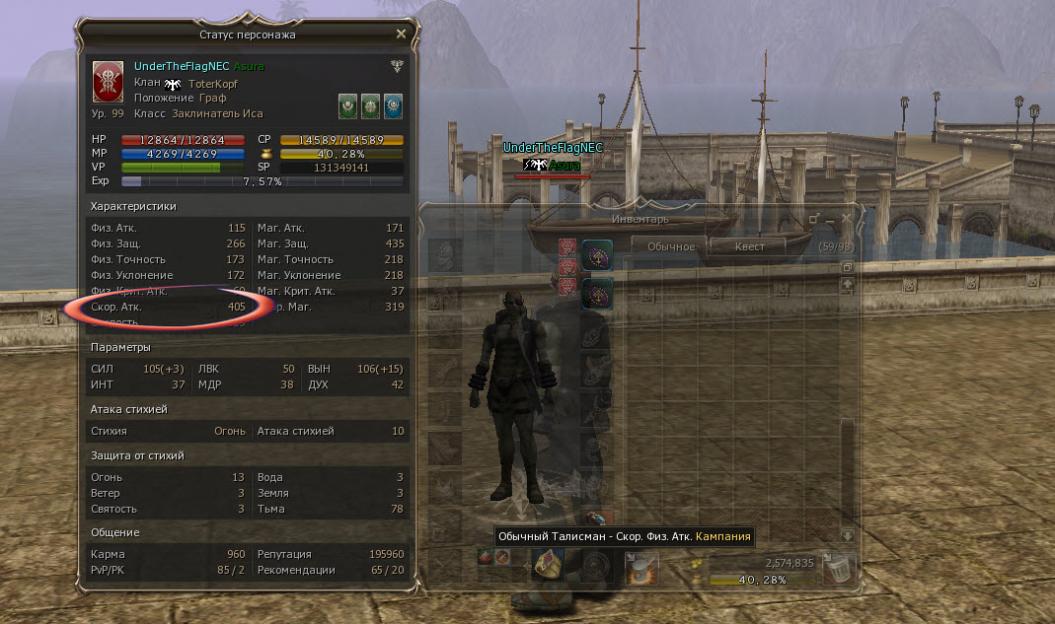Close the character status window
This screenshot has height=624, width=1055.
coord(401,34)
